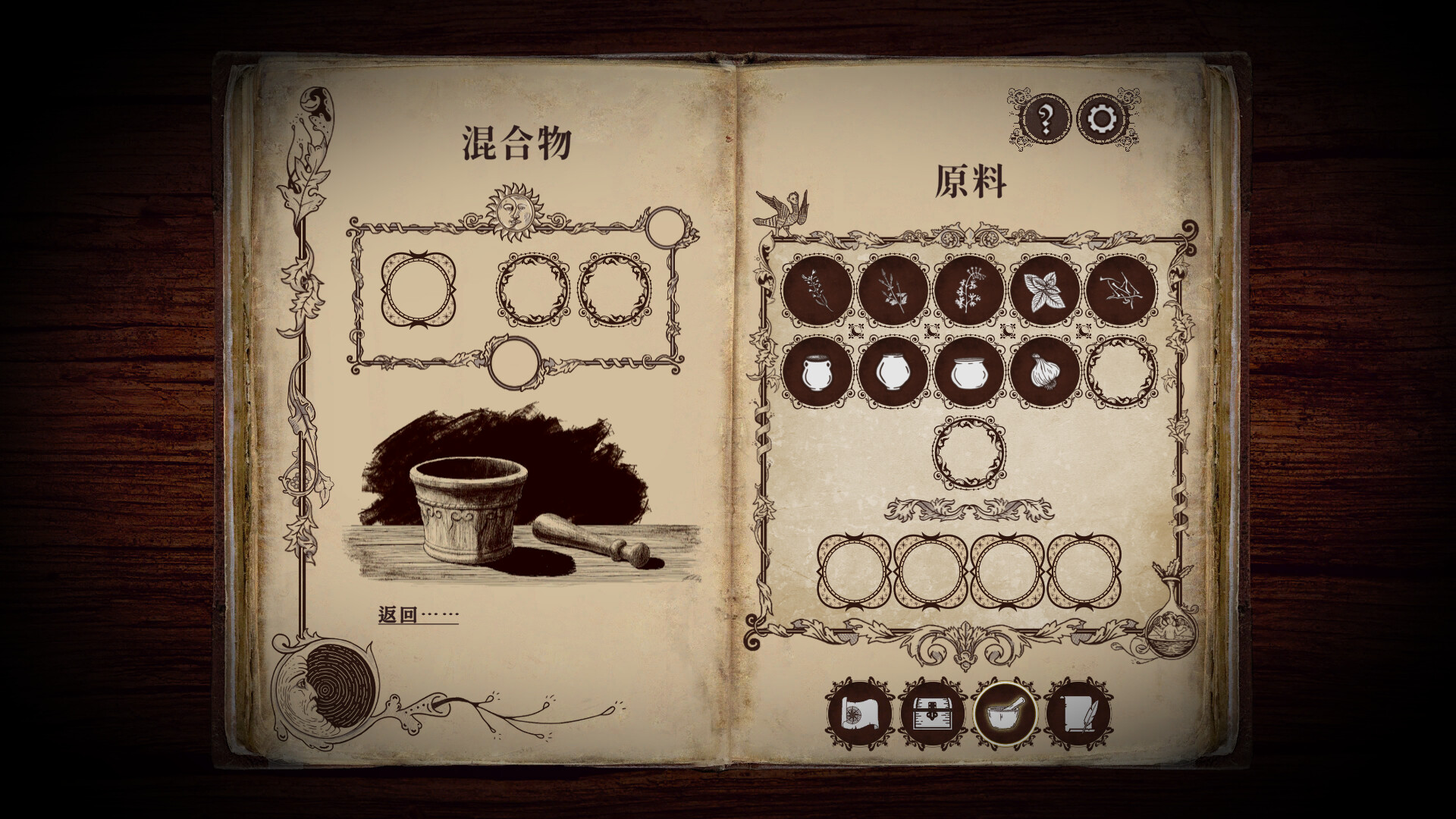Expand the help question mark panel
The height and width of the screenshot is (819, 1456).
click(x=1044, y=119)
